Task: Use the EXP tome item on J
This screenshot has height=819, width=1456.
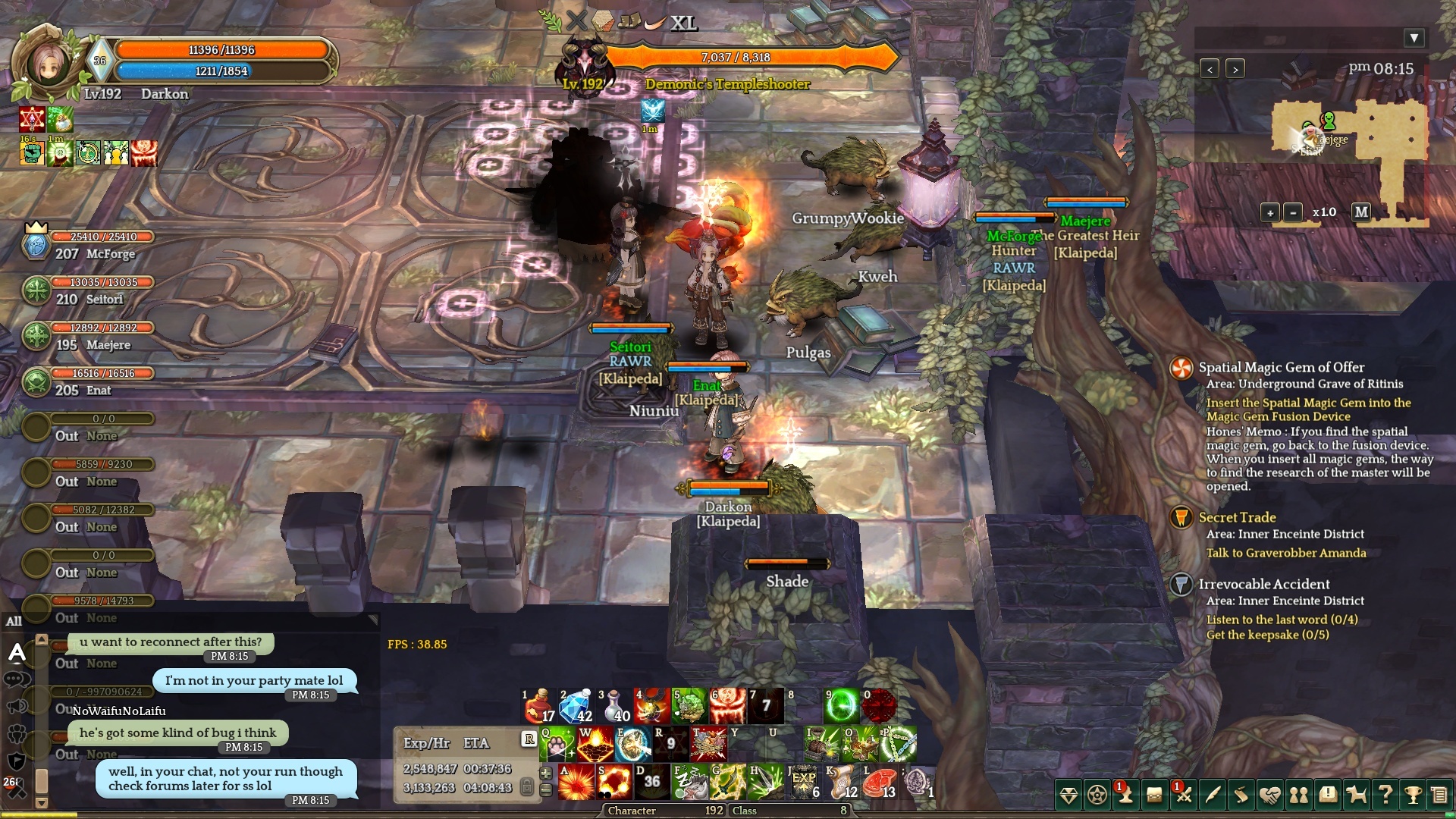Action: point(804,782)
